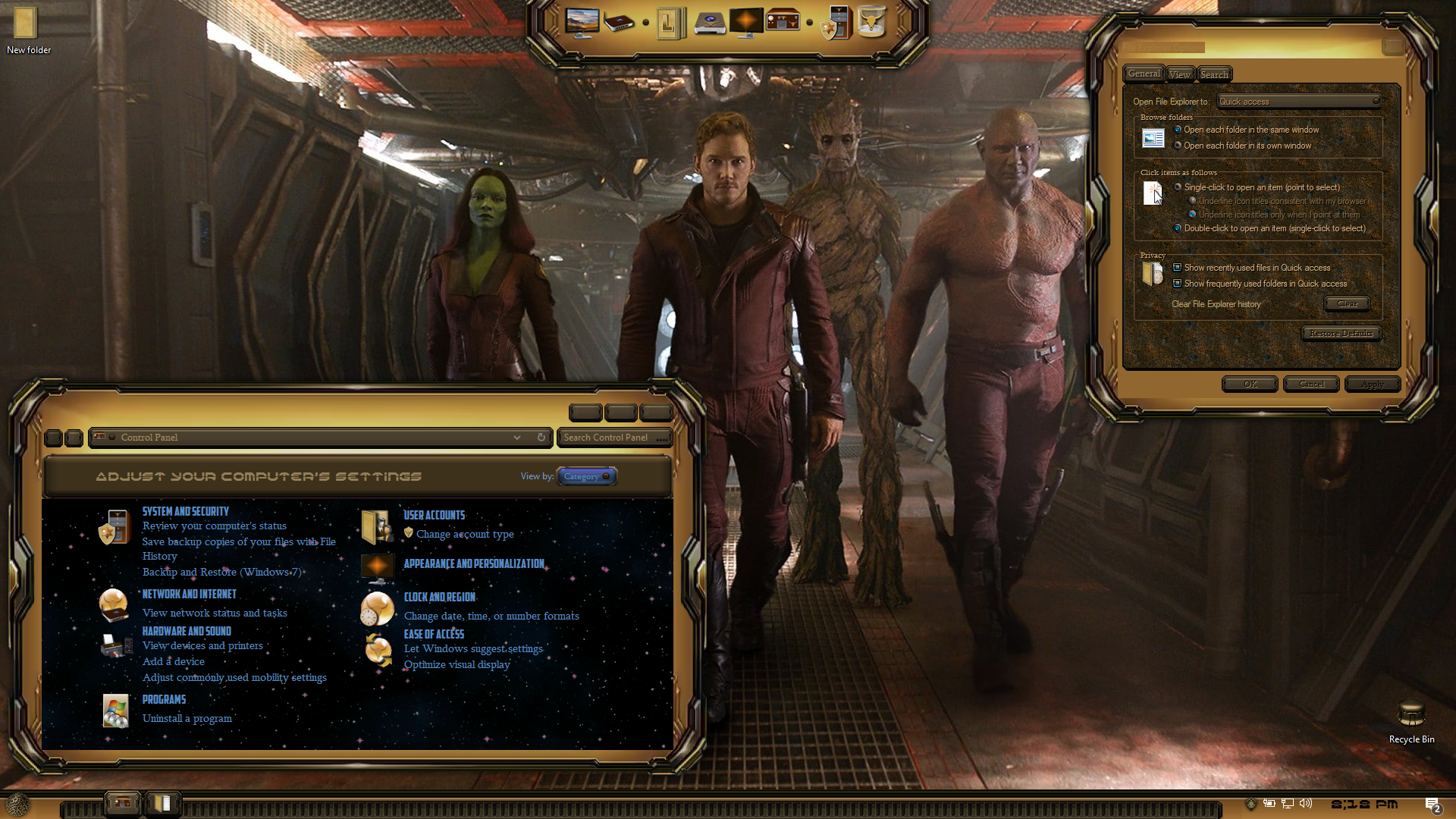This screenshot has height=819, width=1456.
Task: Open the Recycle Bin desktop icon
Action: (1411, 716)
